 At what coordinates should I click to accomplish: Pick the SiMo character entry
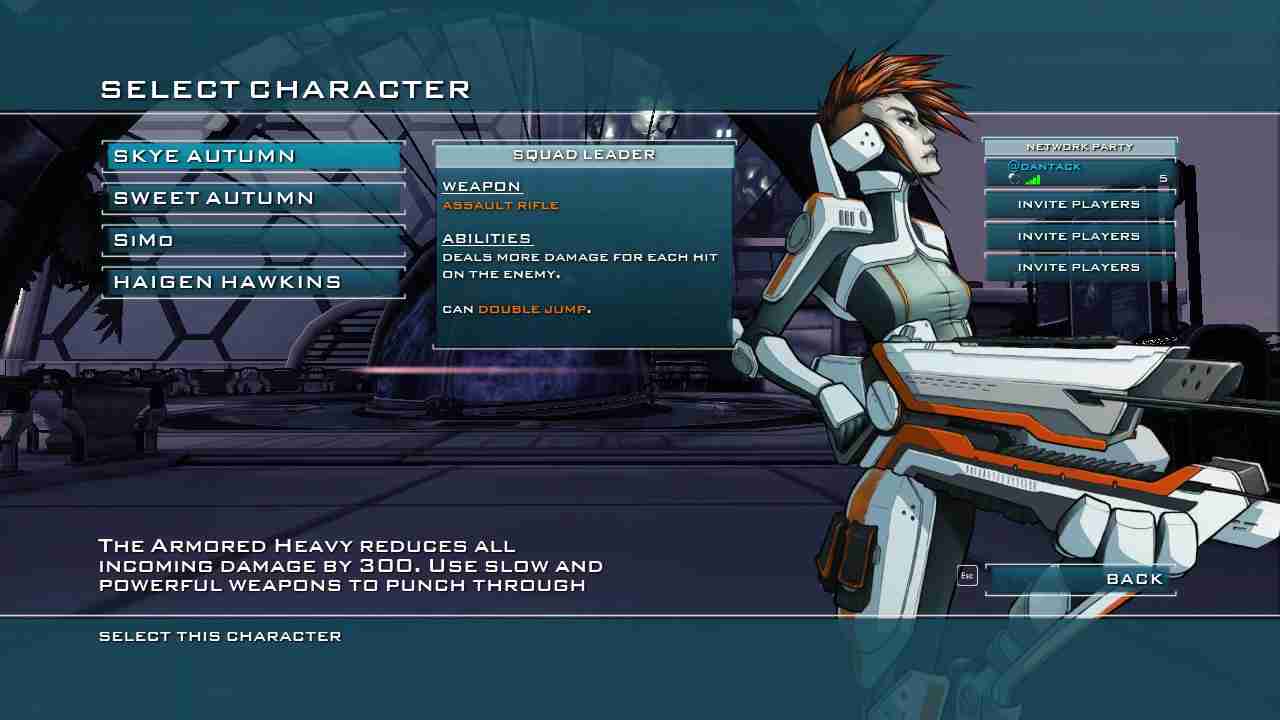[253, 240]
